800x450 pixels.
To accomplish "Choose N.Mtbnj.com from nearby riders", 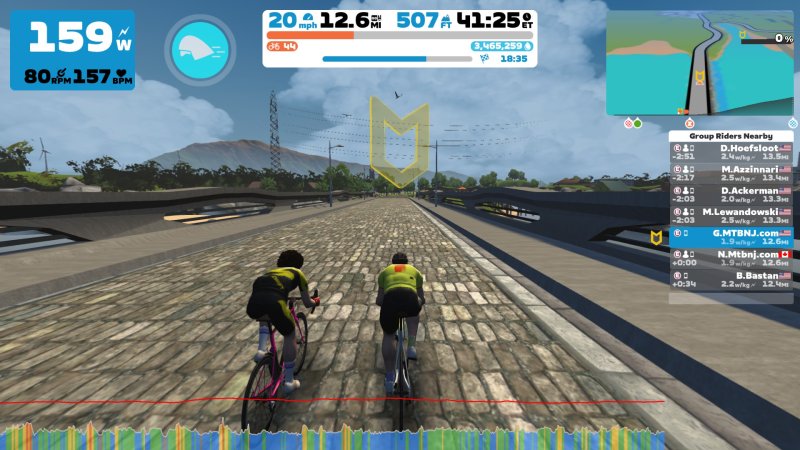I will click(x=731, y=257).
